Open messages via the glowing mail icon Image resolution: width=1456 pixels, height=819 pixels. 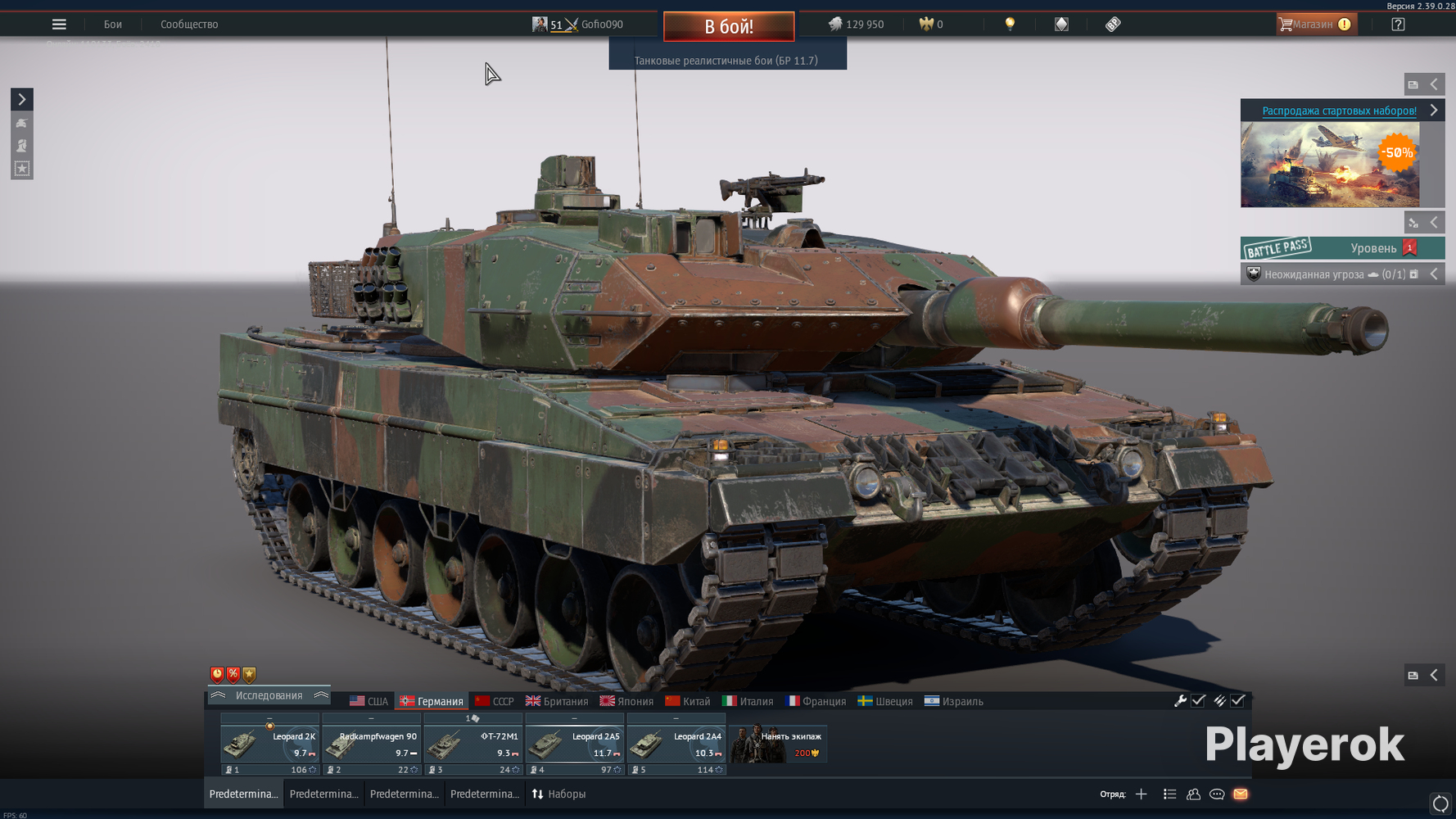(x=1241, y=794)
